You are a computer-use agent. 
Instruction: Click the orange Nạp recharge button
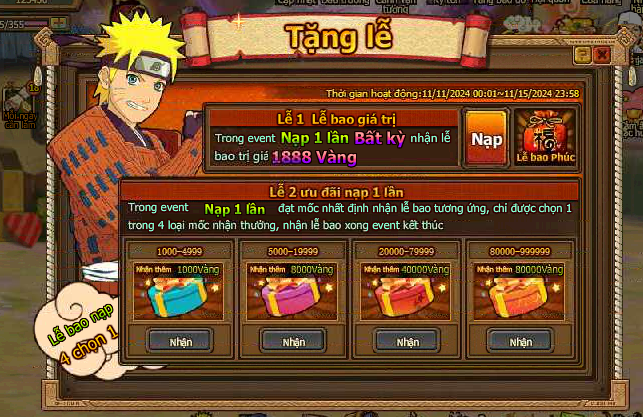[x=487, y=138]
